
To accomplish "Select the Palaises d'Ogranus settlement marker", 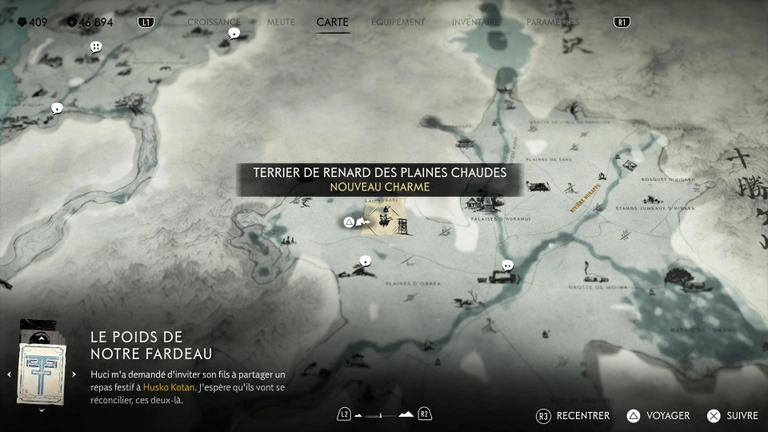I will (x=484, y=203).
